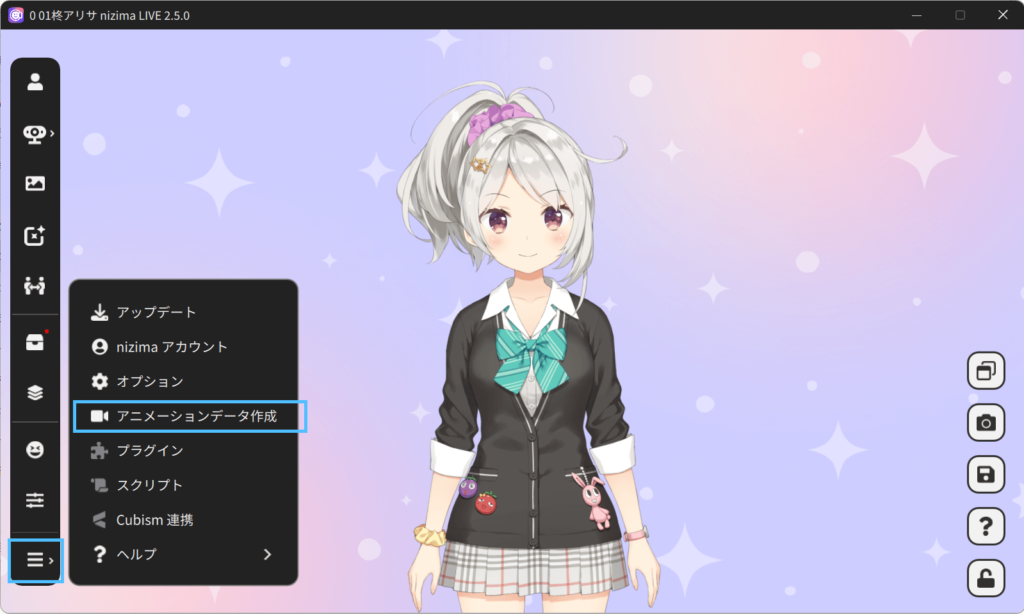Open the webcam tracking icon
1024x614 pixels.
coord(35,134)
